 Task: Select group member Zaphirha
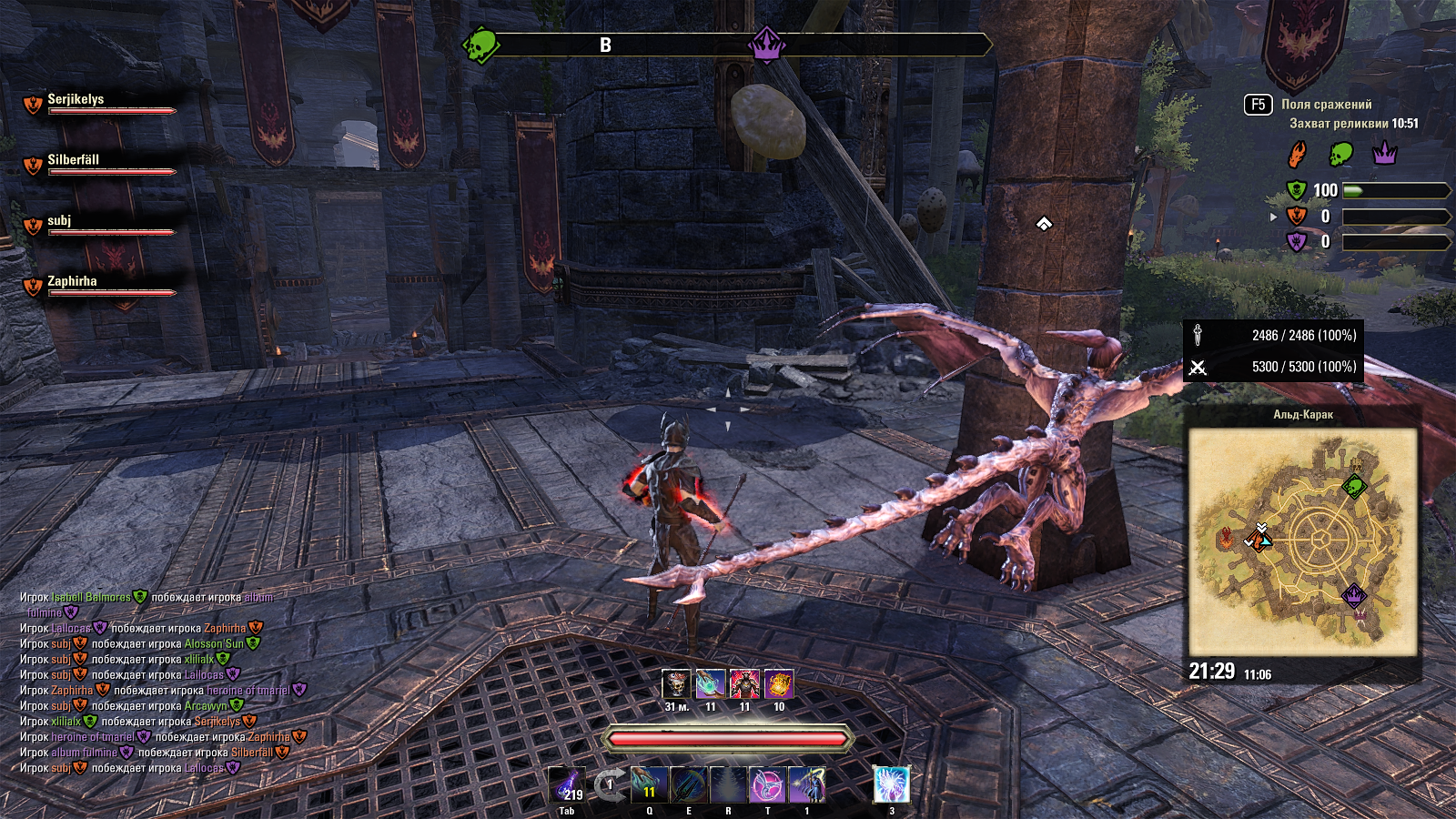point(72,281)
